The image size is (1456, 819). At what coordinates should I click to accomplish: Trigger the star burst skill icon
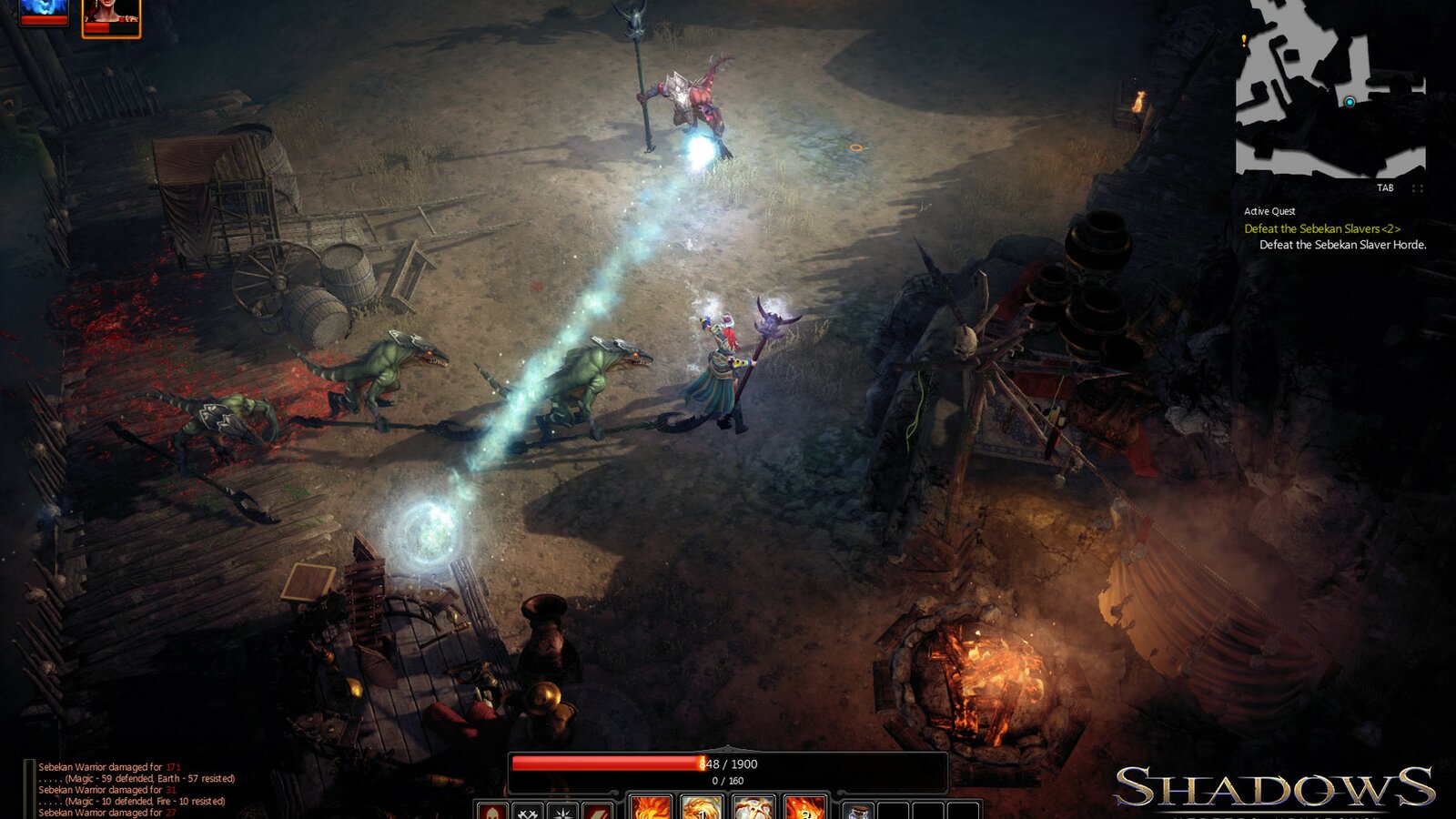tap(562, 812)
